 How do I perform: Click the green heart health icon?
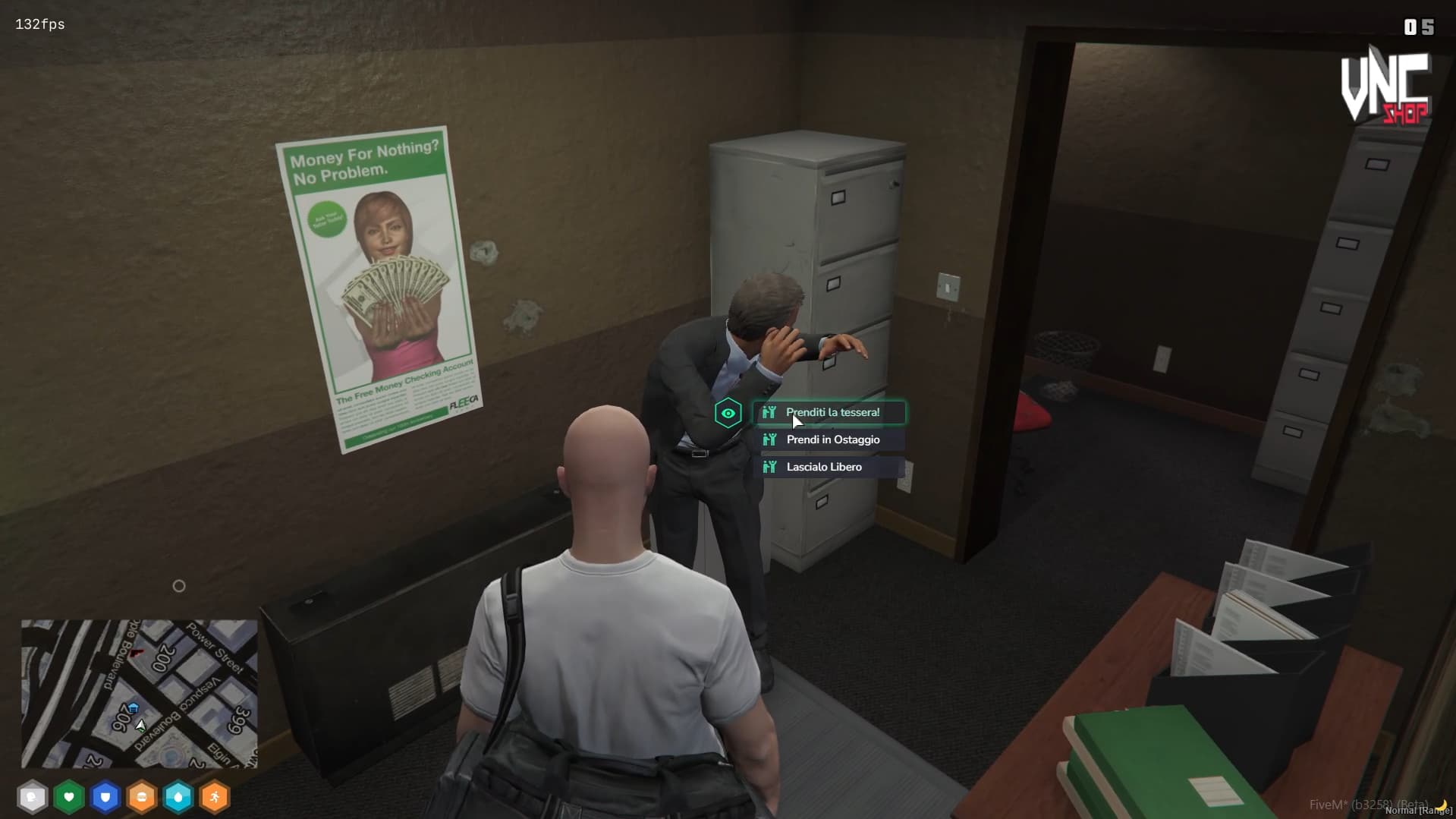[x=69, y=797]
